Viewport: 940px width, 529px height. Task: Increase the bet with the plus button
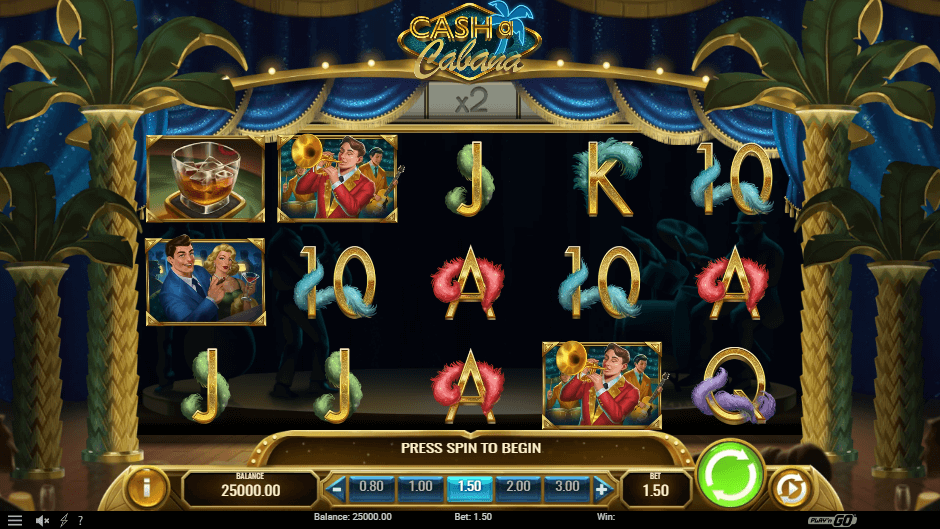(602, 489)
